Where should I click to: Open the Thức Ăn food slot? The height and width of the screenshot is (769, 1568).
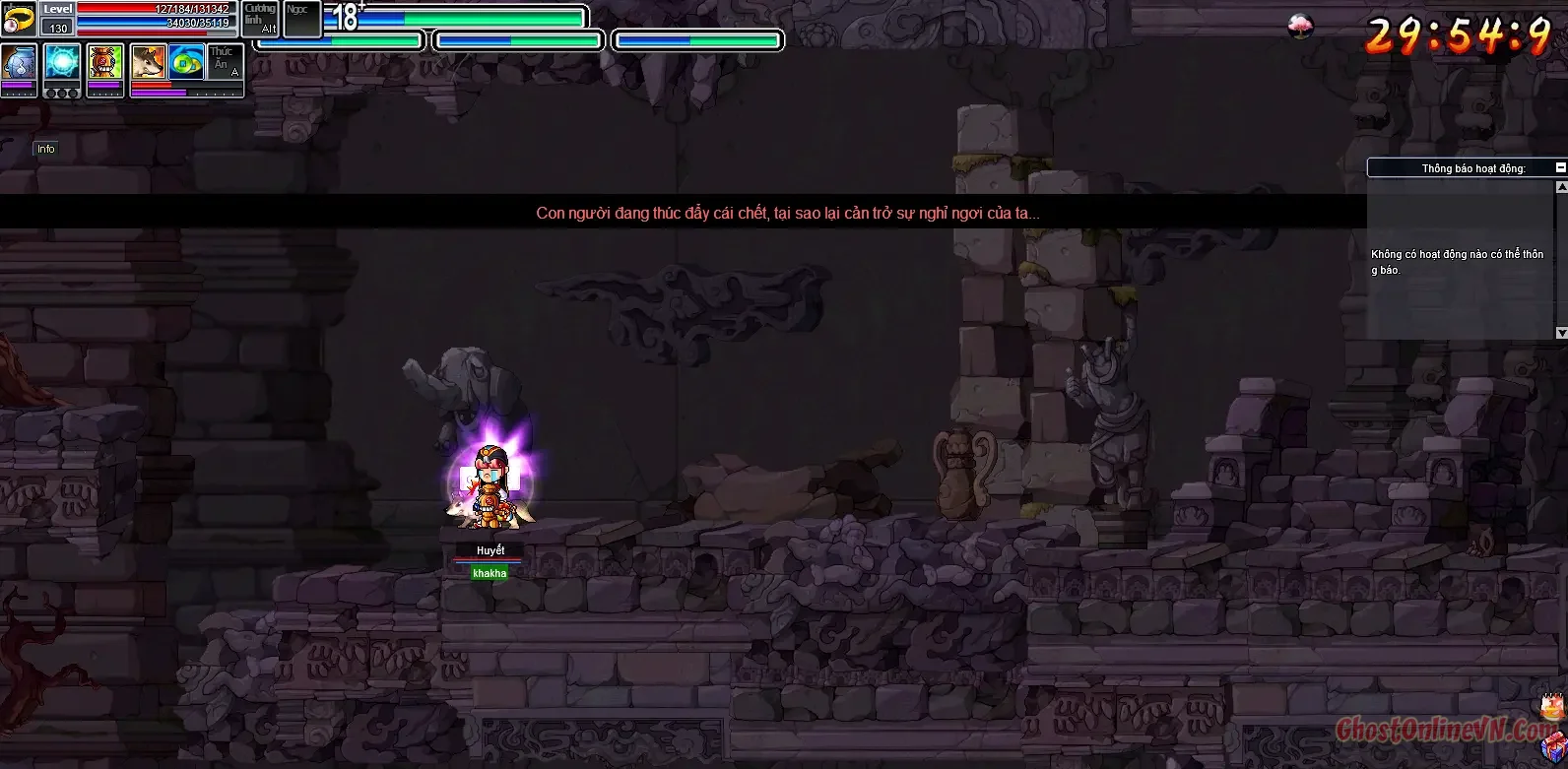click(220, 61)
